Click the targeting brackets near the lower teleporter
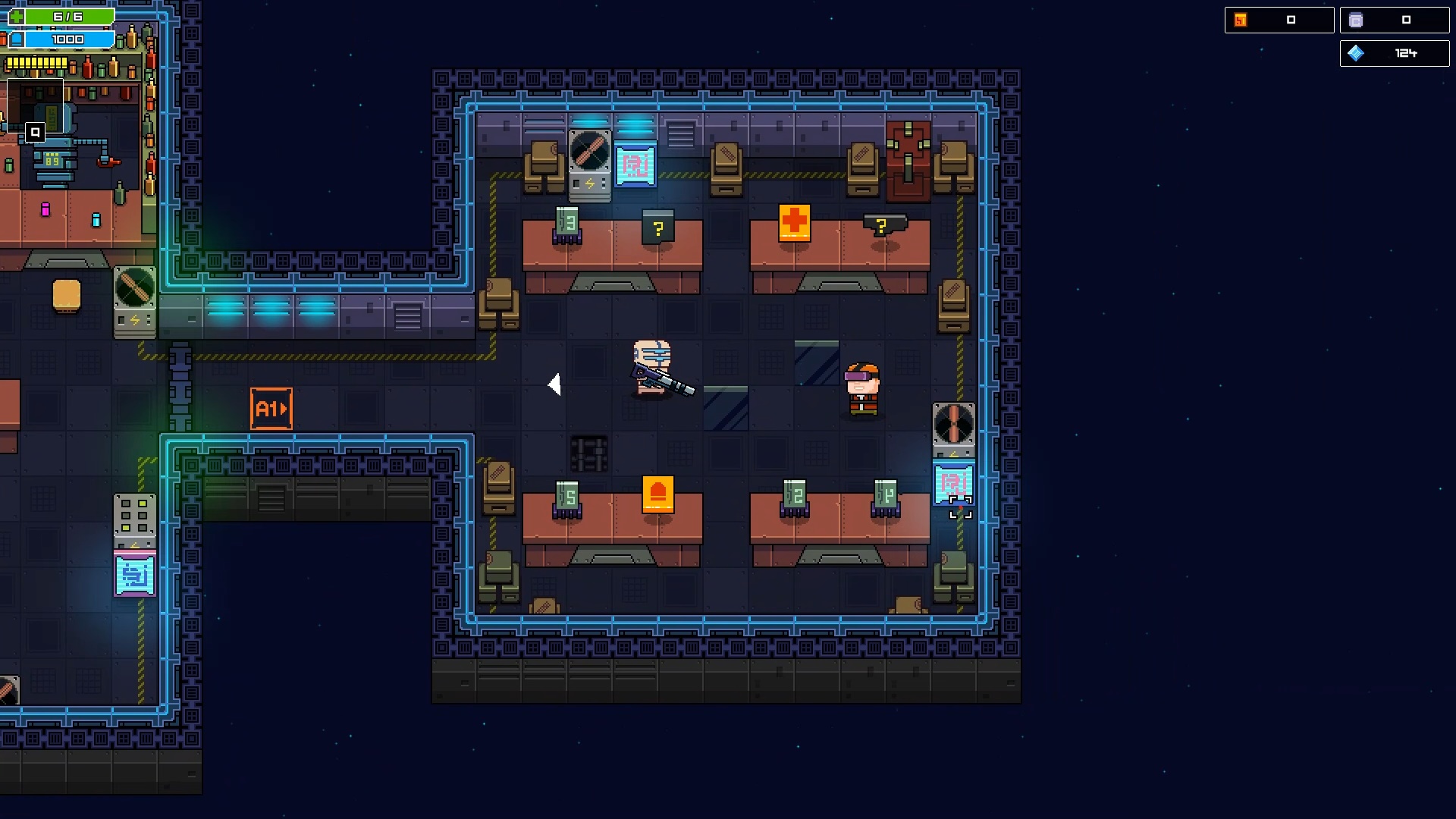Screen dimensions: 1456x819 (961, 508)
